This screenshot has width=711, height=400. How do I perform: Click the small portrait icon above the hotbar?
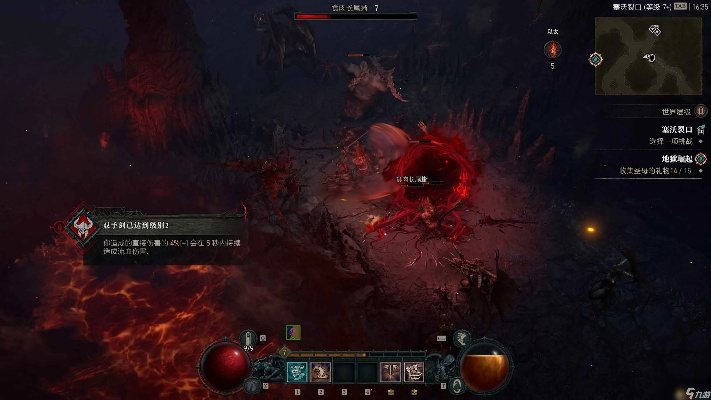pos(294,331)
